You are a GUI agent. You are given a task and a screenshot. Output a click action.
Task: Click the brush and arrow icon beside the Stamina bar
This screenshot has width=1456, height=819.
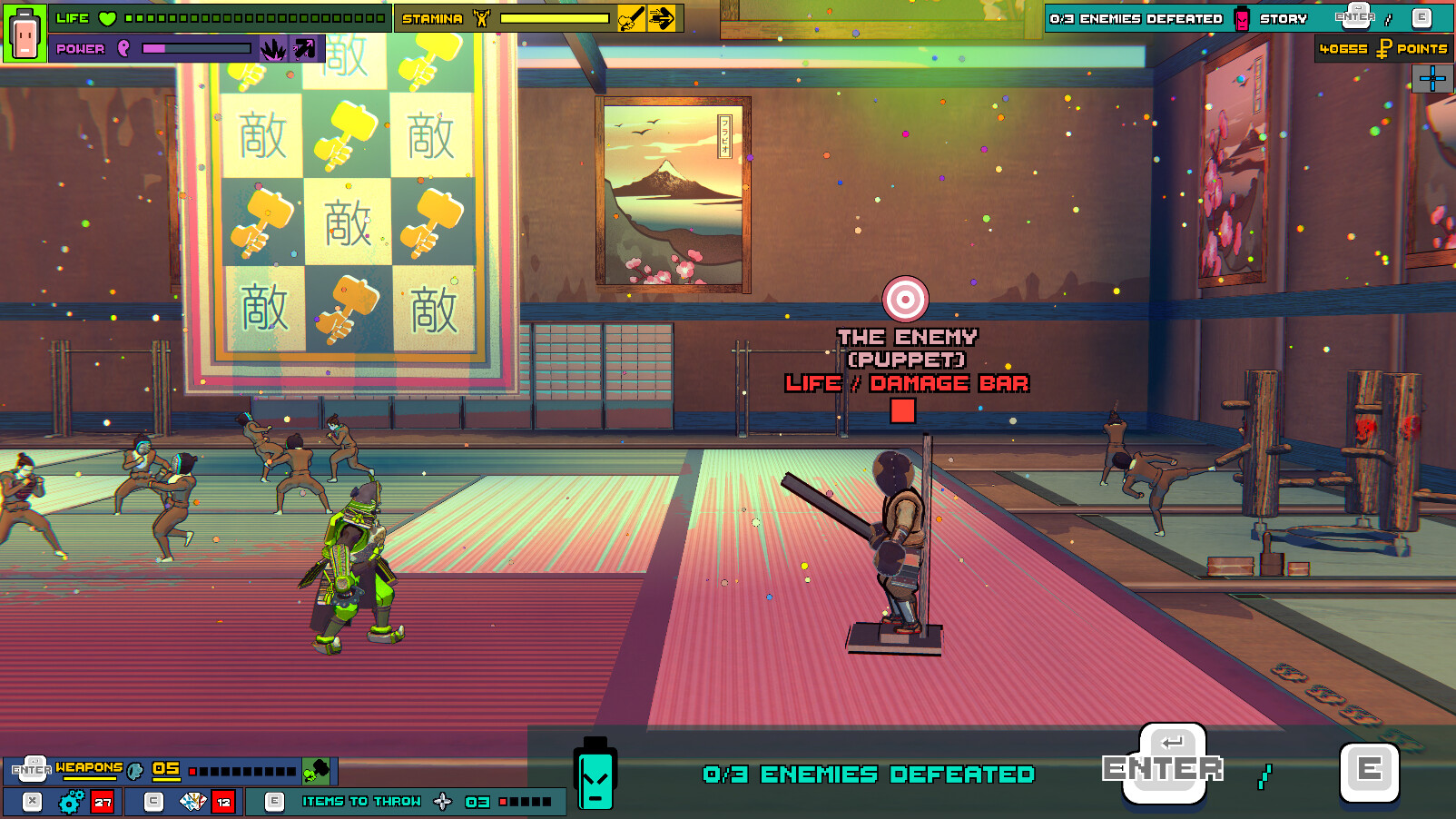tap(631, 18)
